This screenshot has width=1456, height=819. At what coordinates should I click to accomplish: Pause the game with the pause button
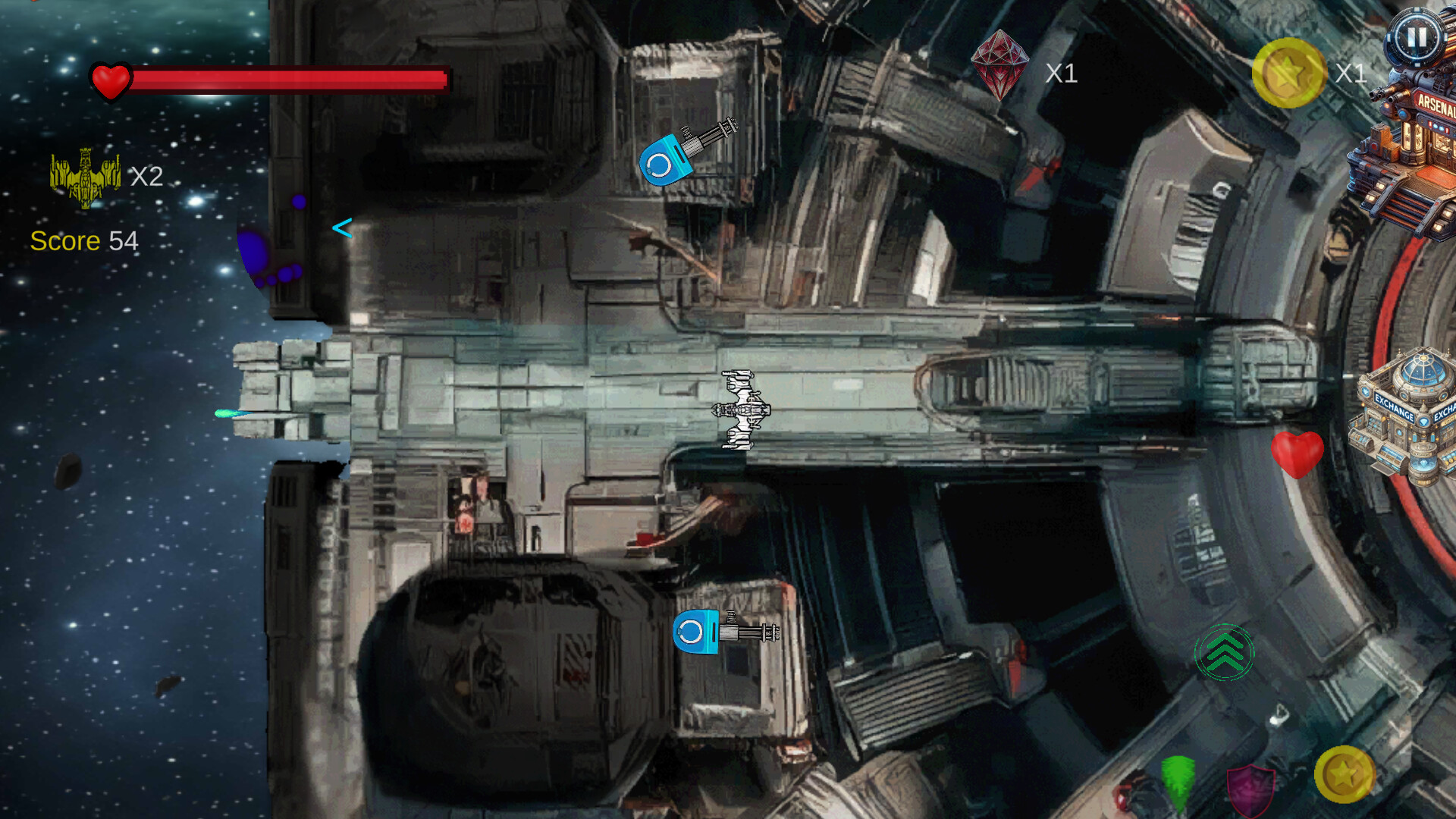[x=1417, y=36]
